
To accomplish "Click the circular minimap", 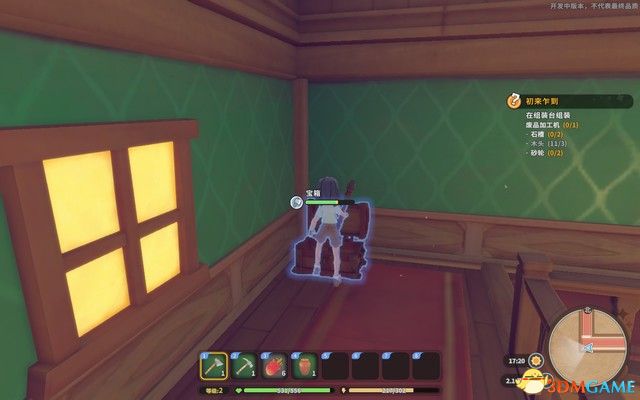I will 588,346.
